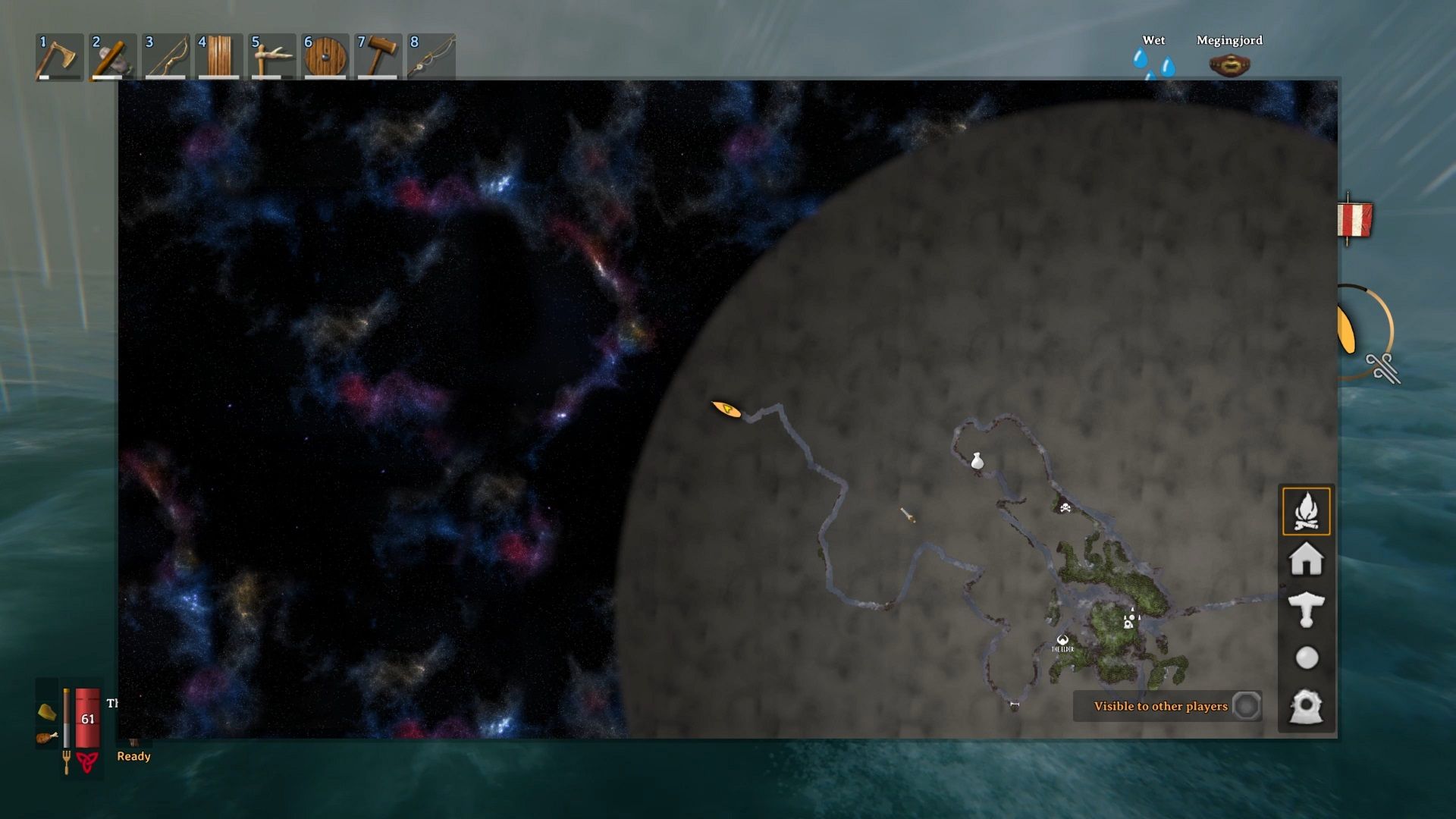Click the Megingjord belt status icon
Screen dimensions: 1456x819
pos(1229,65)
